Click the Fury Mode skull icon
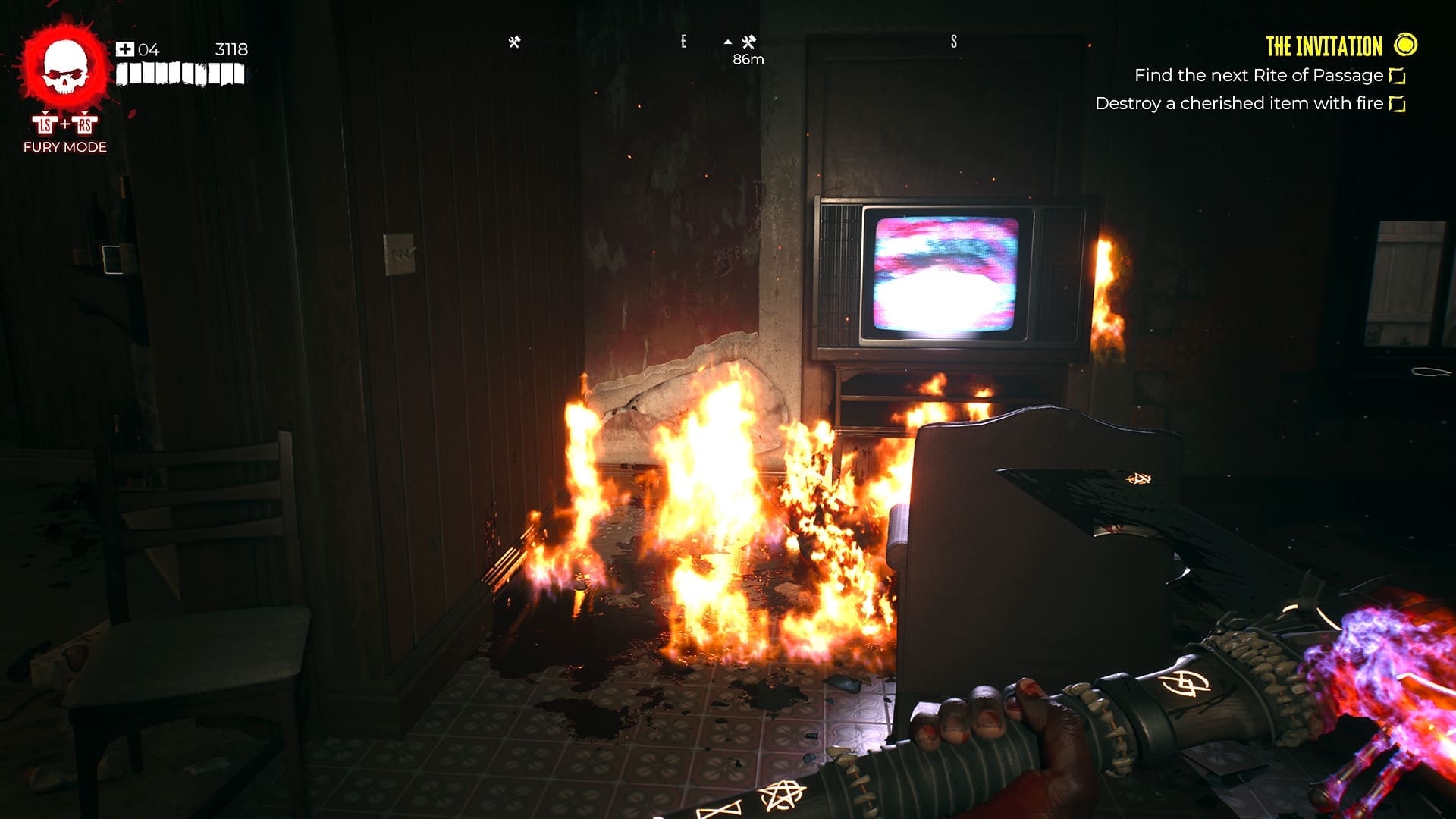 [x=64, y=68]
